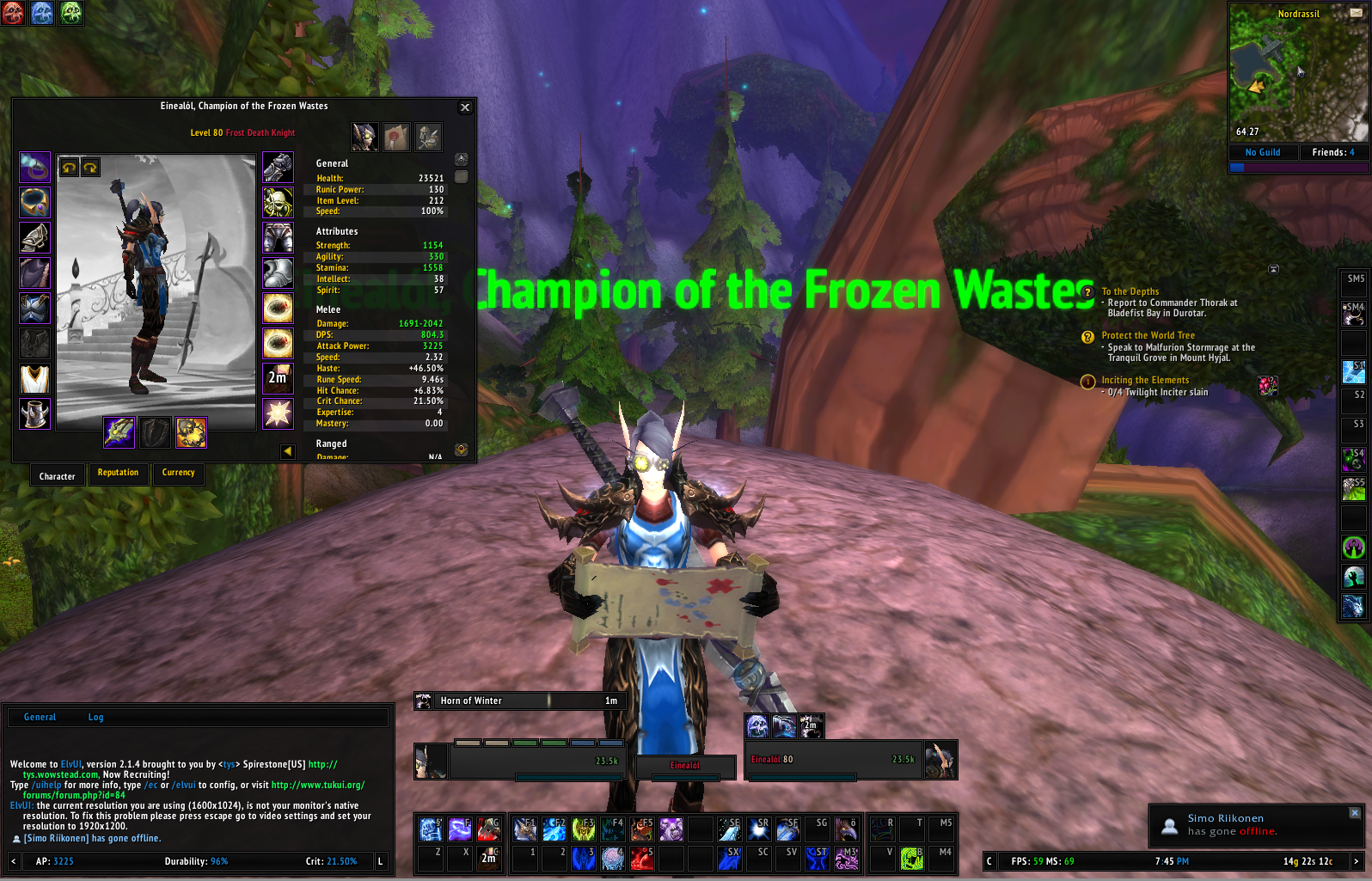Image resolution: width=1372 pixels, height=881 pixels.
Task: Select the To the Depths quest
Action: click(x=1130, y=291)
